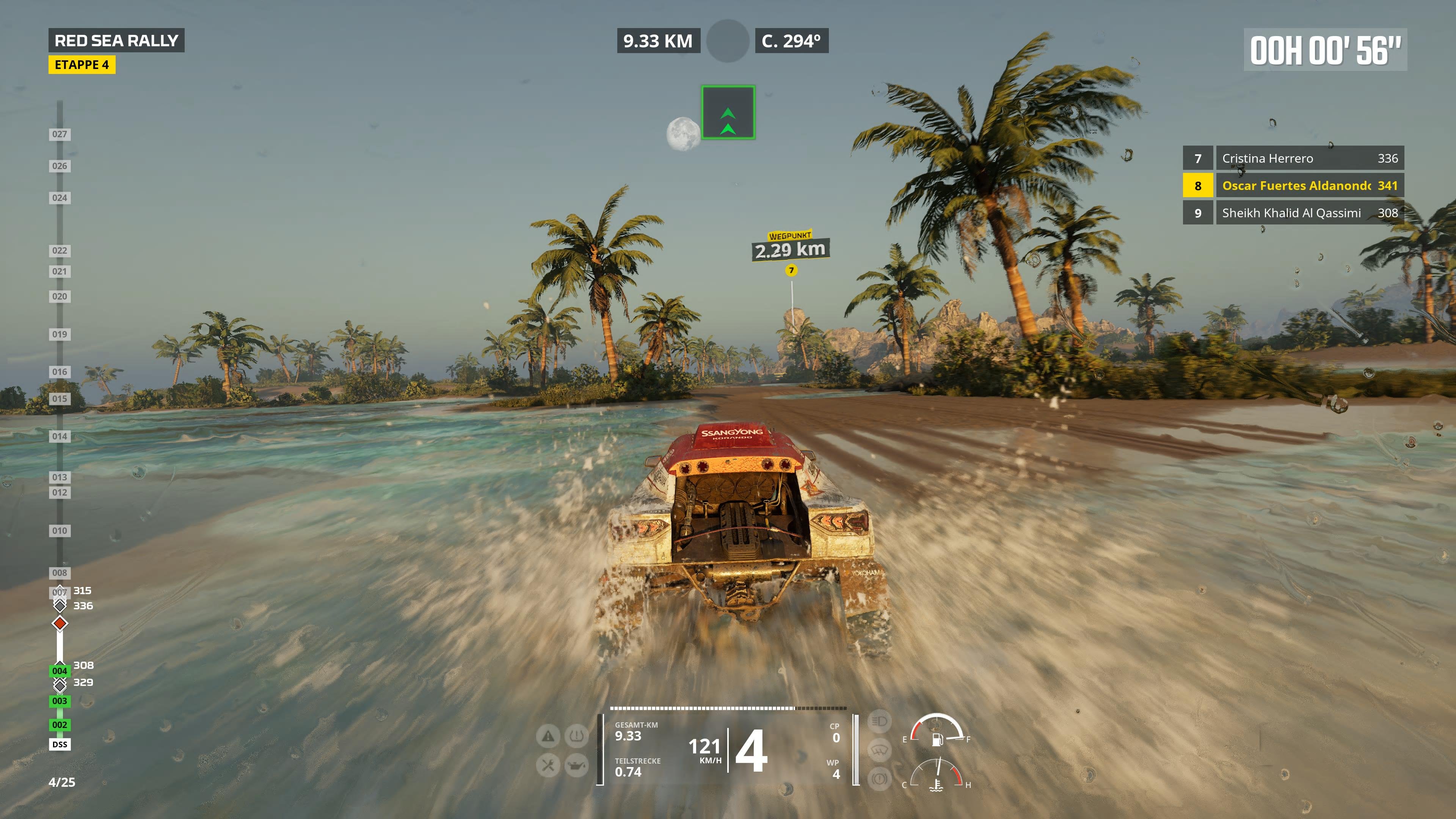Image resolution: width=1456 pixels, height=819 pixels.
Task: Click the warning triangle damage icon
Action: pyautogui.click(x=548, y=736)
